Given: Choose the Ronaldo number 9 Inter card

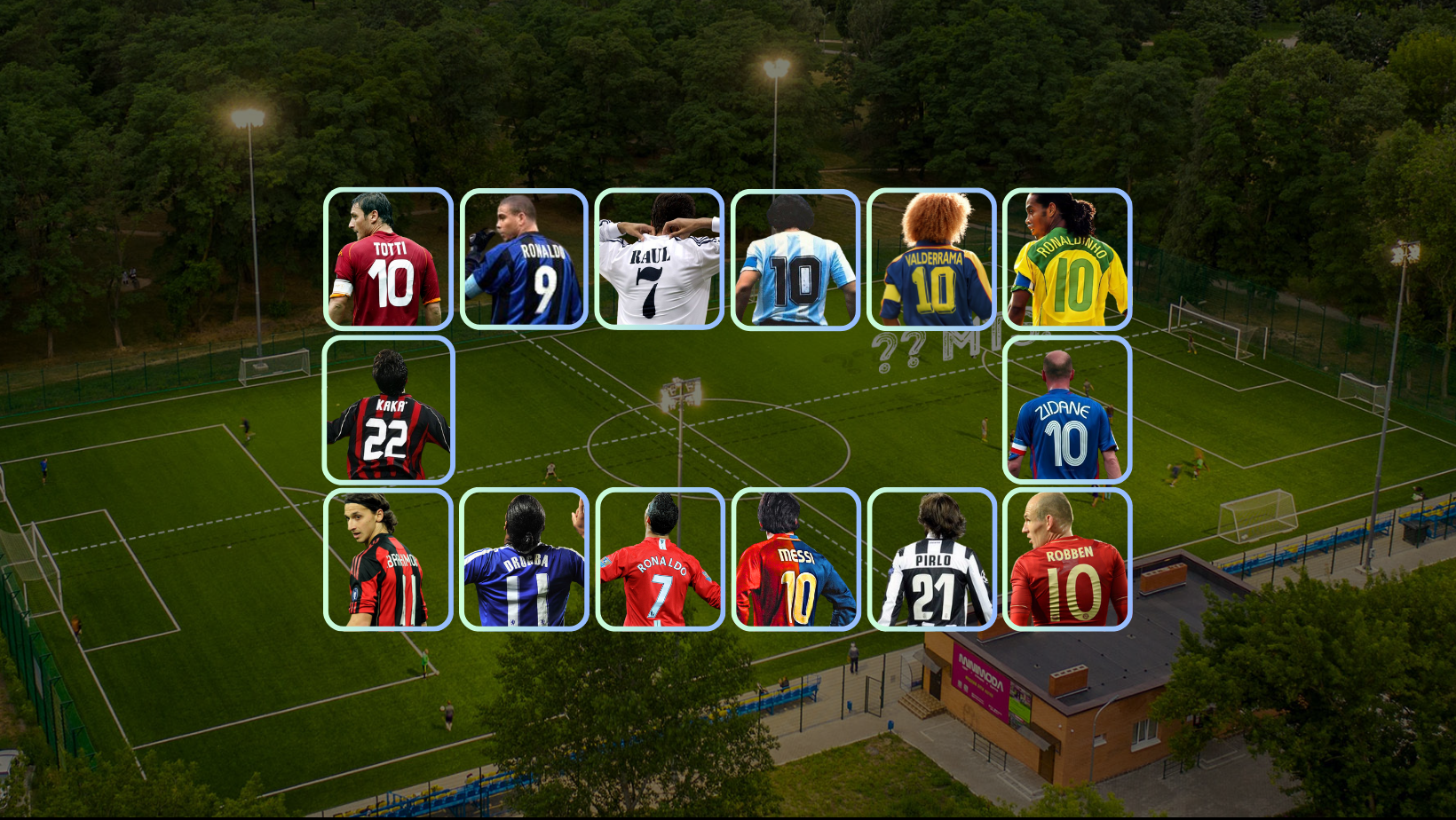Looking at the screenshot, I should click(x=524, y=259).
